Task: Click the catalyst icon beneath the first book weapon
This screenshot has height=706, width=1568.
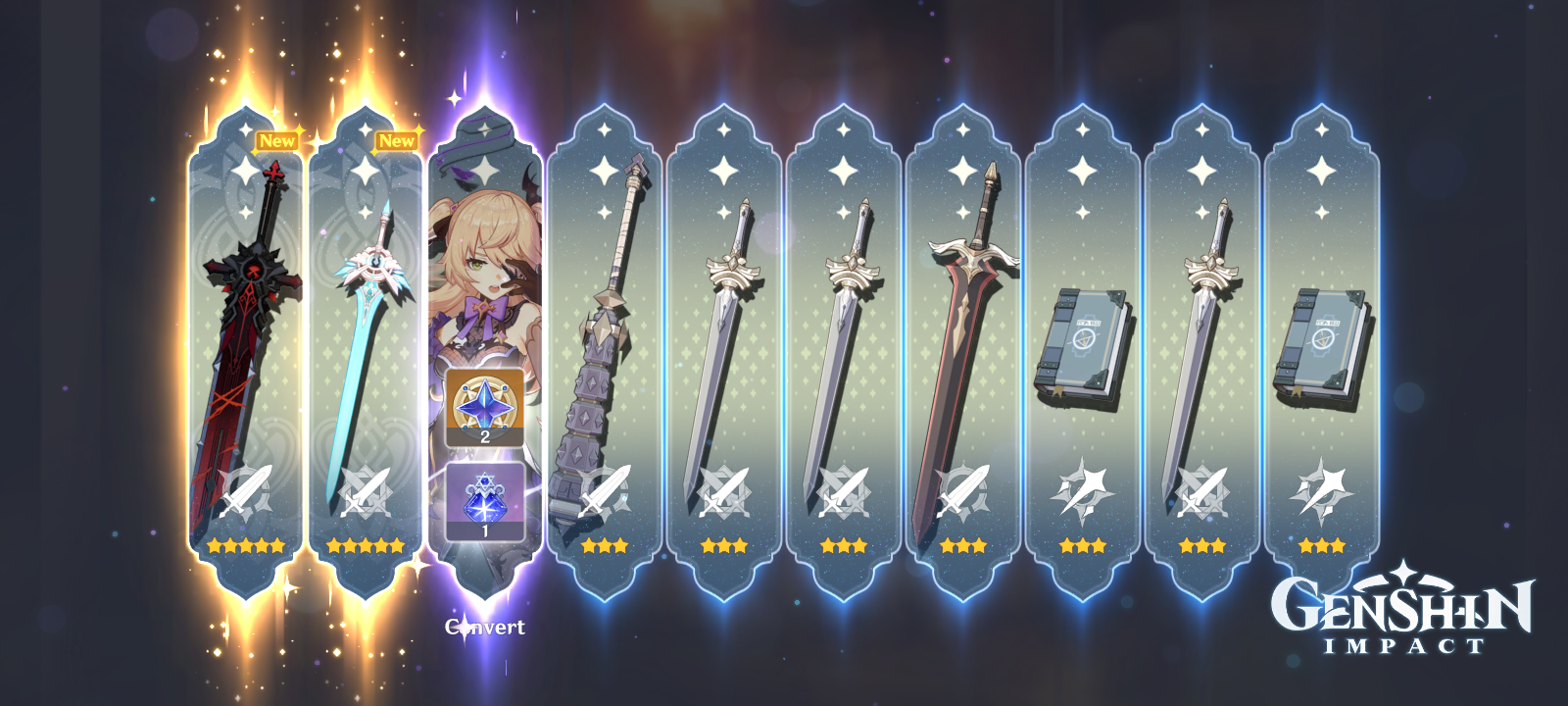Action: tap(1082, 489)
